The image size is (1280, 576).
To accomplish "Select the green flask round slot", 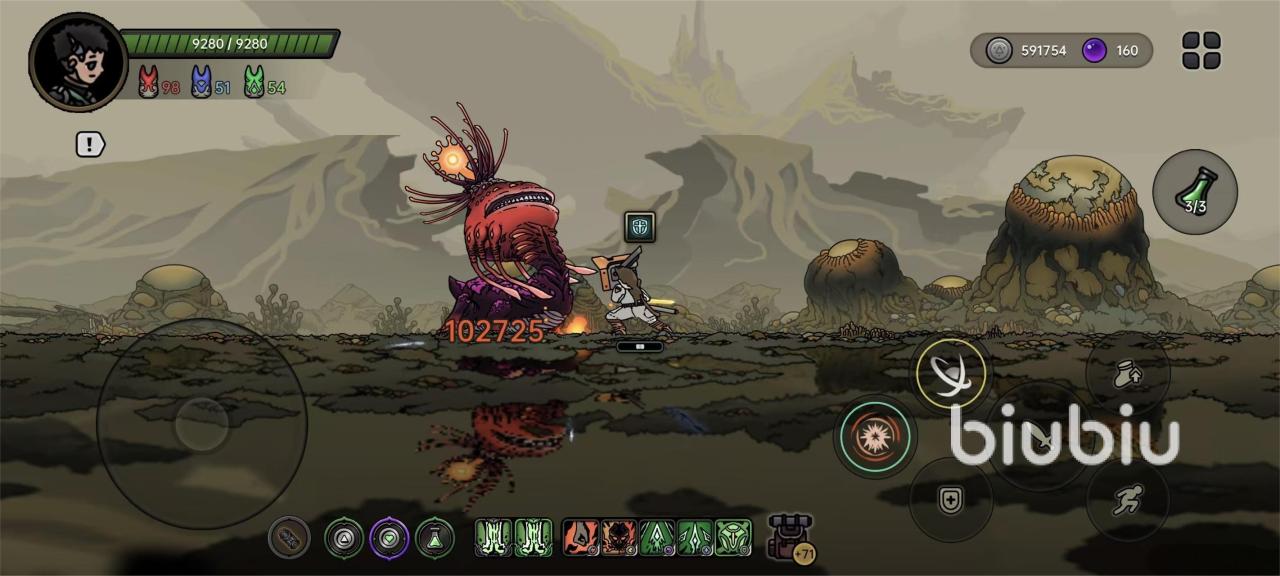I will point(435,538).
